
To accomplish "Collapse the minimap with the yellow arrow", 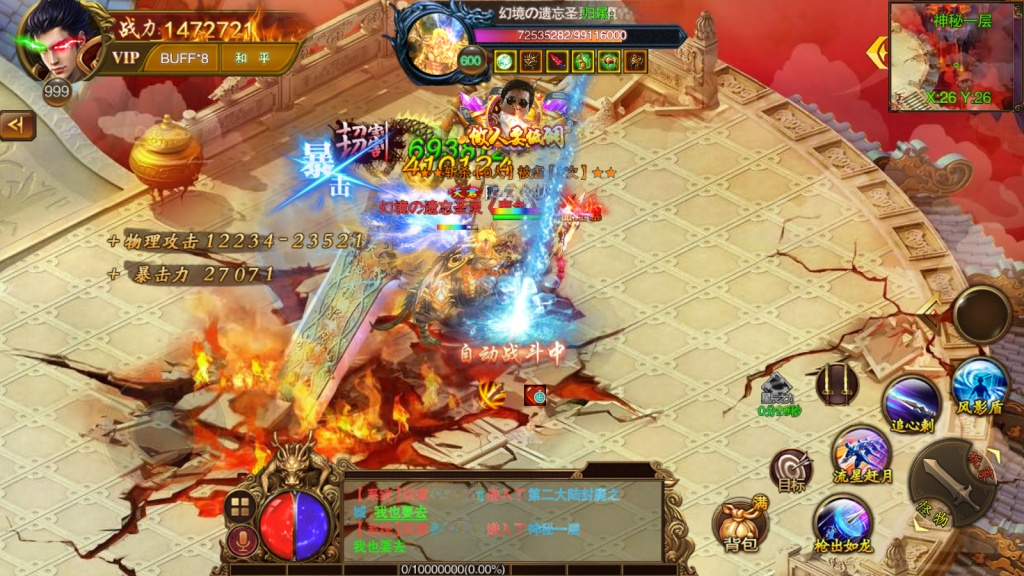I will (877, 52).
